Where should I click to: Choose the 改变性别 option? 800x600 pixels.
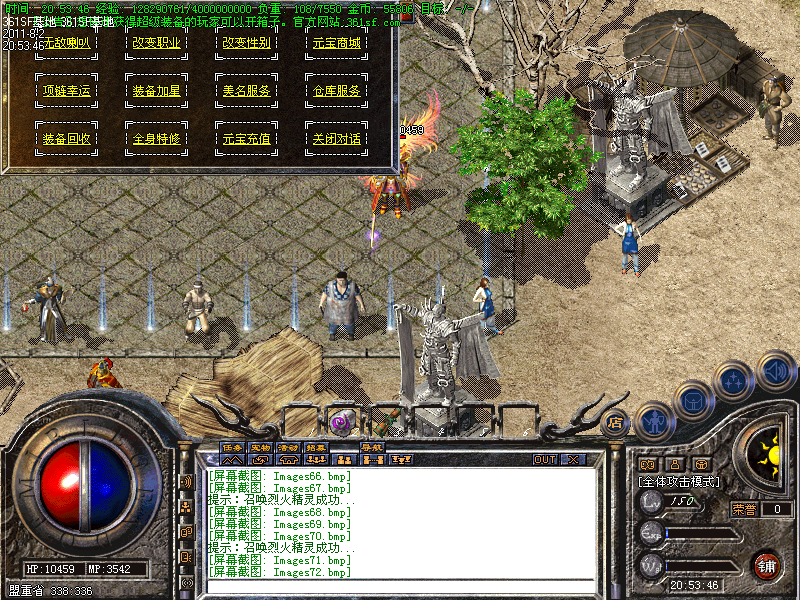(246, 44)
